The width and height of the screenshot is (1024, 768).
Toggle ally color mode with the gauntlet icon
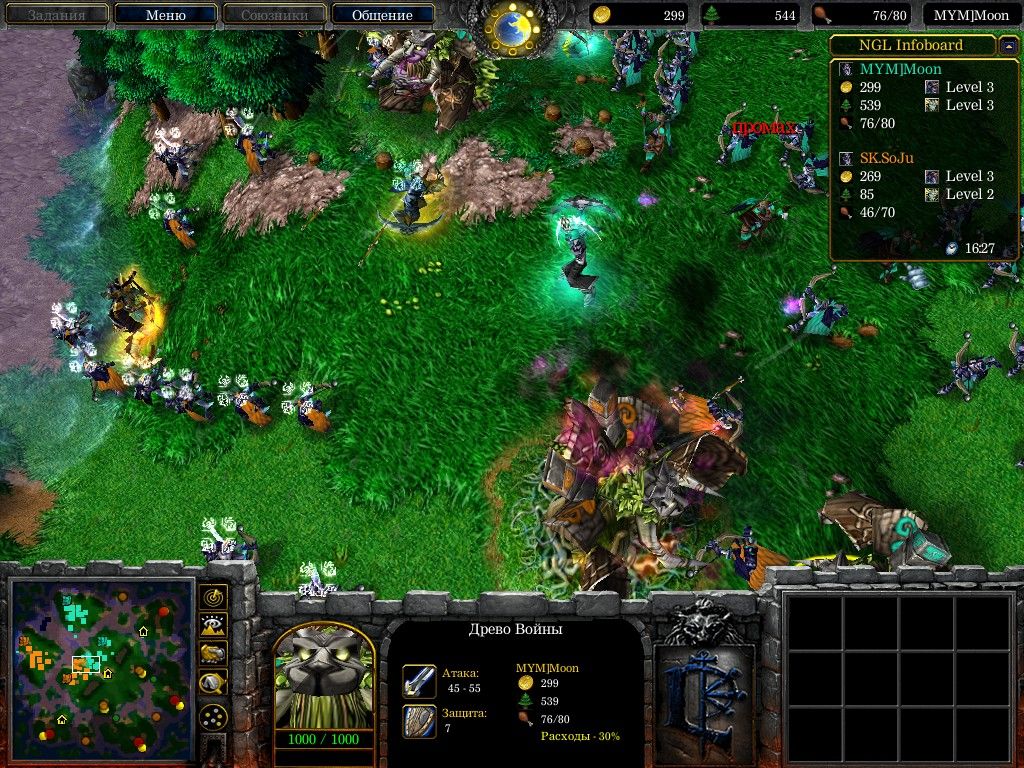(213, 654)
